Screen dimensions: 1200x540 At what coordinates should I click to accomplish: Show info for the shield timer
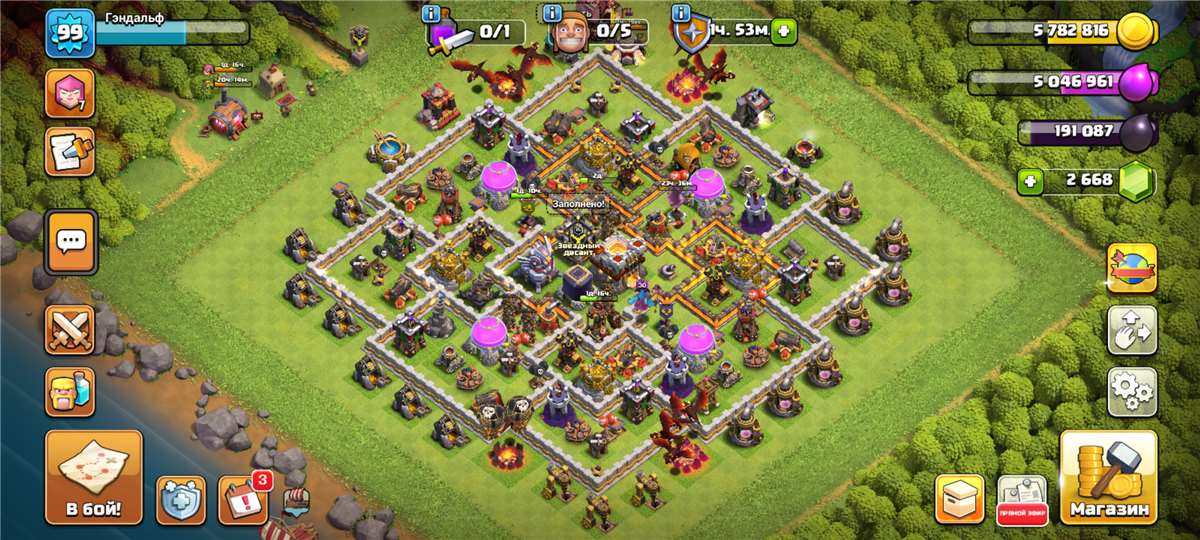(x=682, y=14)
